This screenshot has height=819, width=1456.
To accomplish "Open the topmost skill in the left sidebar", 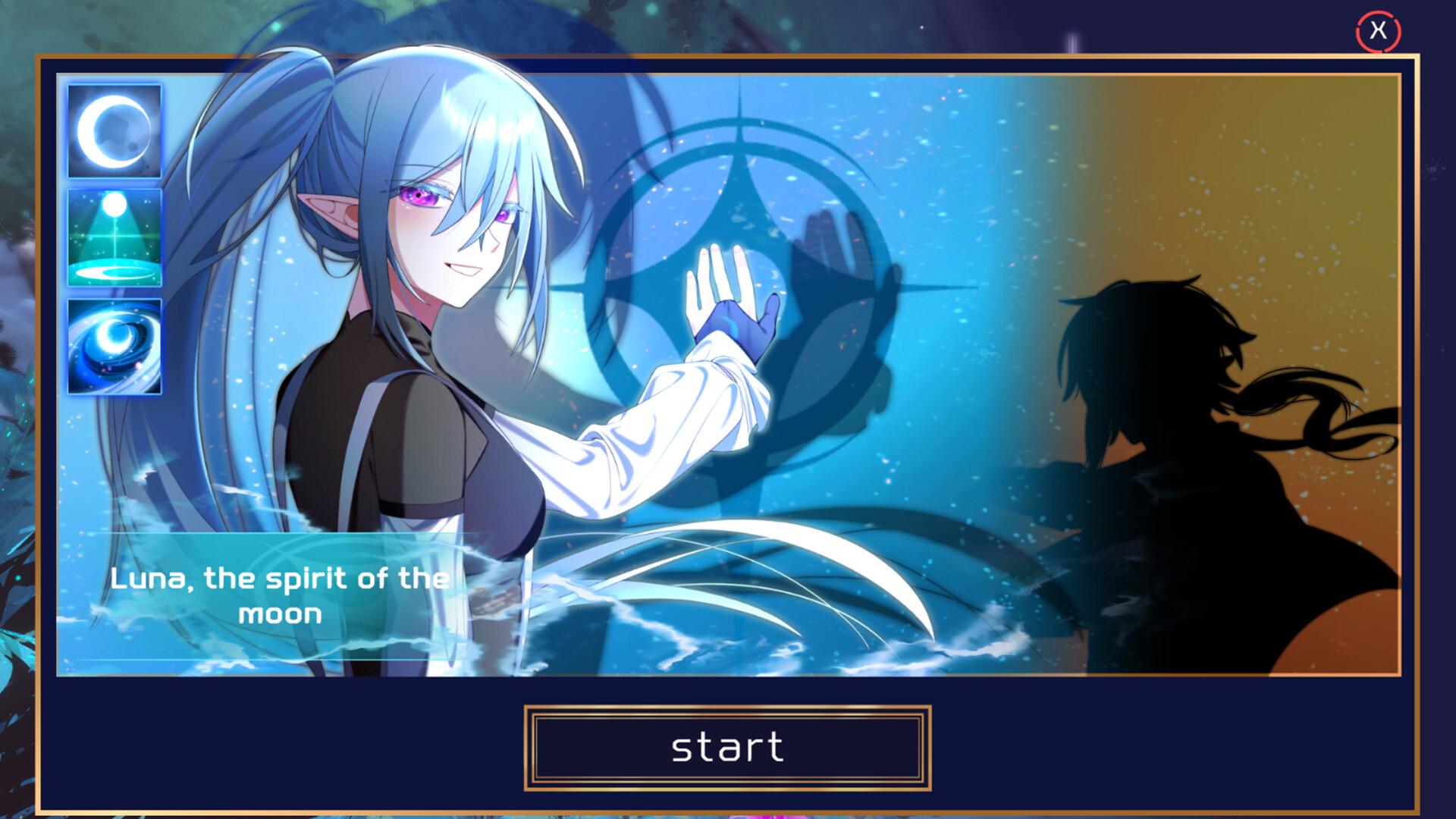I will (115, 130).
